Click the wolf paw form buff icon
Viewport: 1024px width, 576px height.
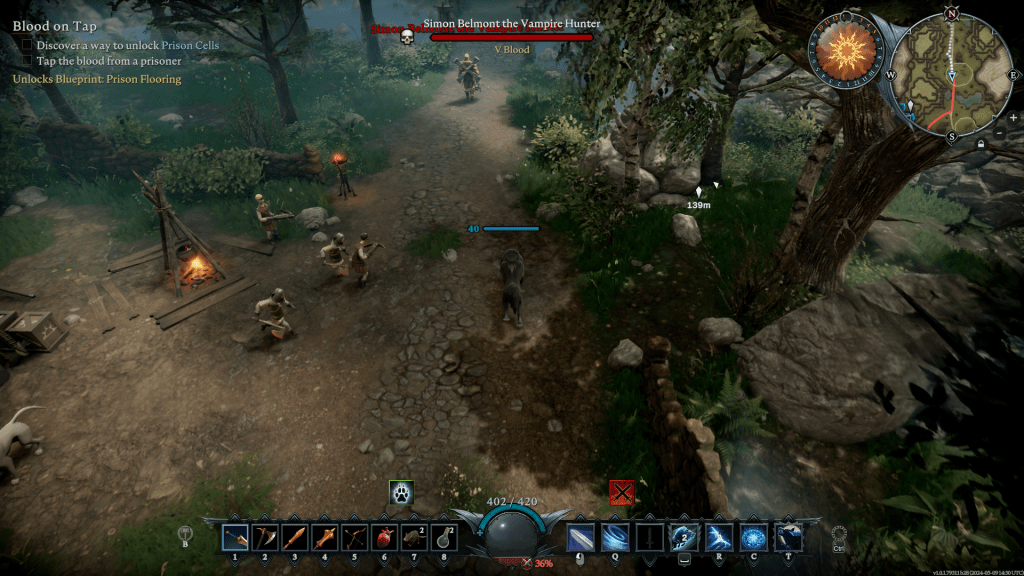click(x=401, y=492)
